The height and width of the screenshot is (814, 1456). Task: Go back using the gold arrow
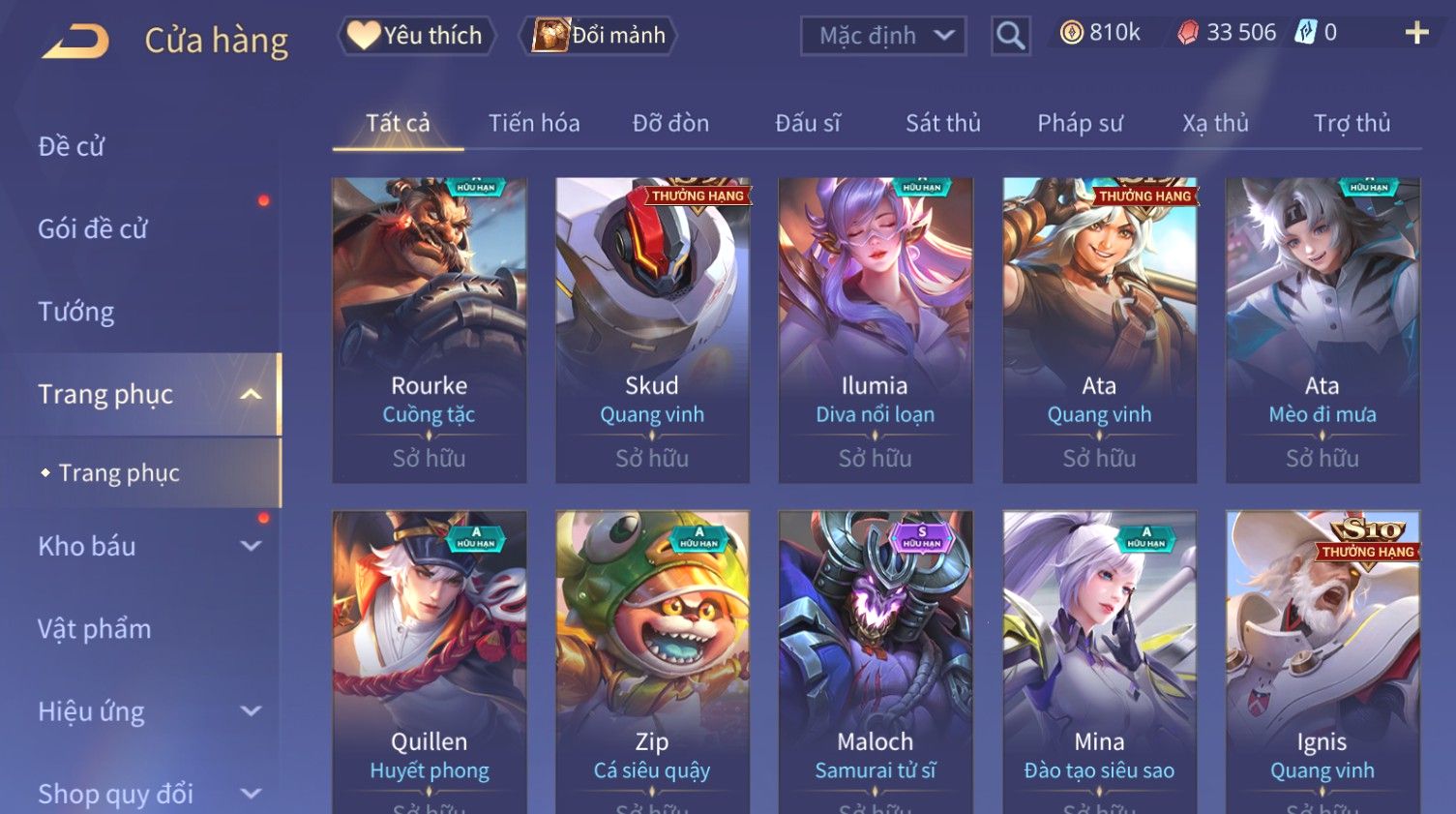(x=75, y=41)
